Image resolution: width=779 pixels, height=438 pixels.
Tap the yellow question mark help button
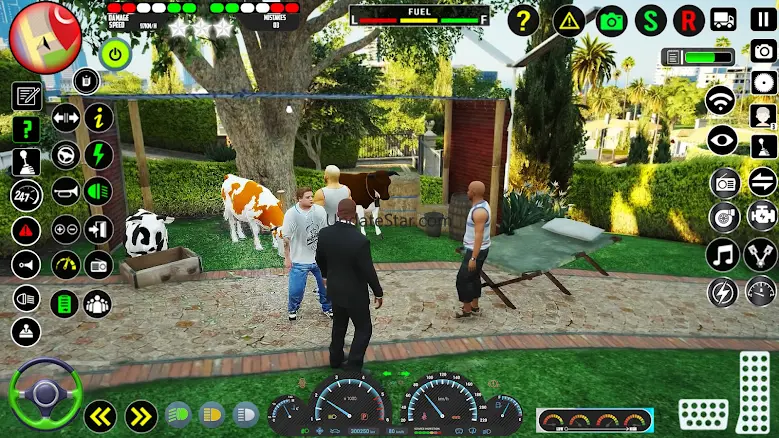pos(523,20)
